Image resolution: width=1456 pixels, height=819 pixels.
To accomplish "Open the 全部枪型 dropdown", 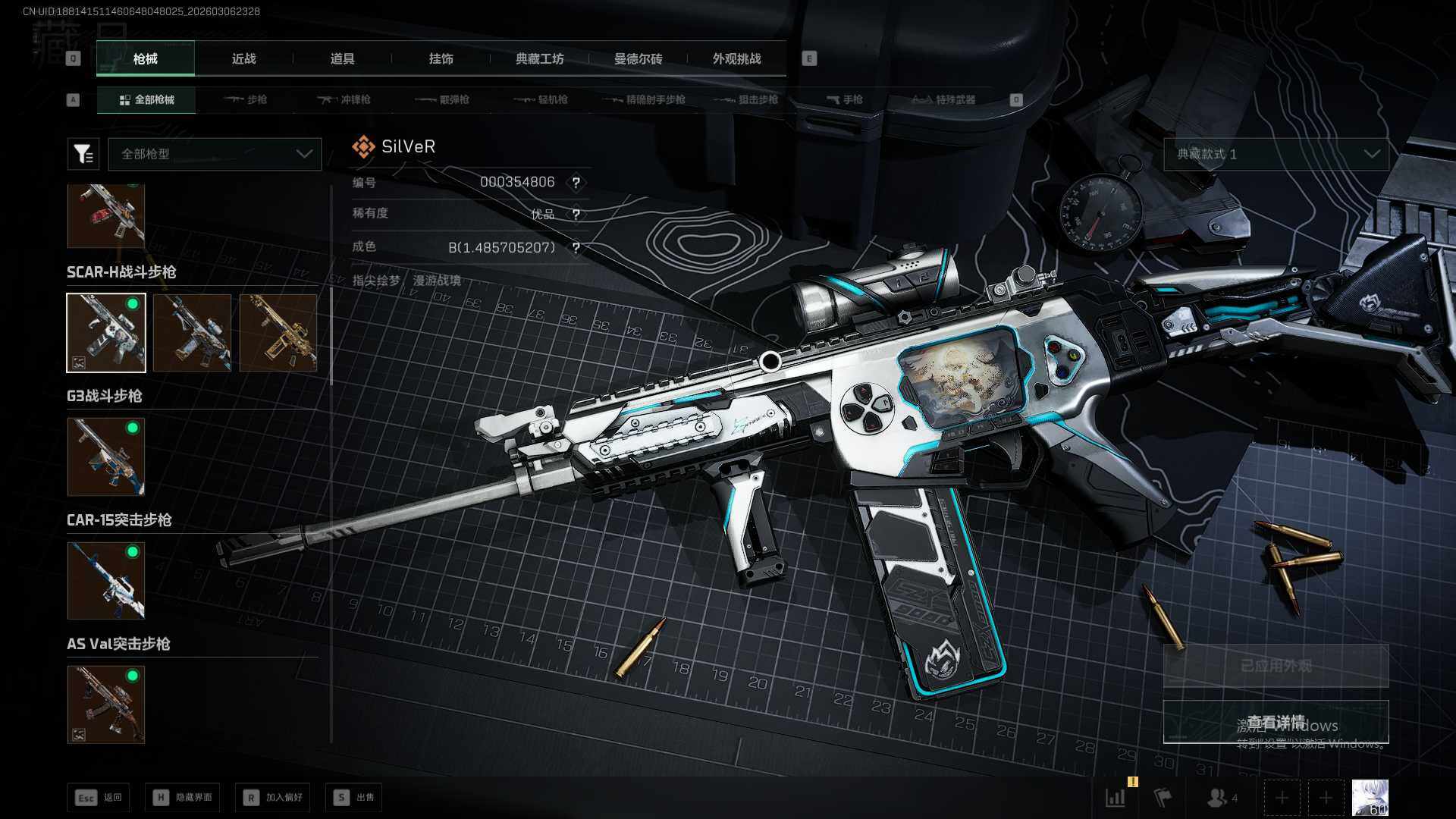I will [x=215, y=154].
